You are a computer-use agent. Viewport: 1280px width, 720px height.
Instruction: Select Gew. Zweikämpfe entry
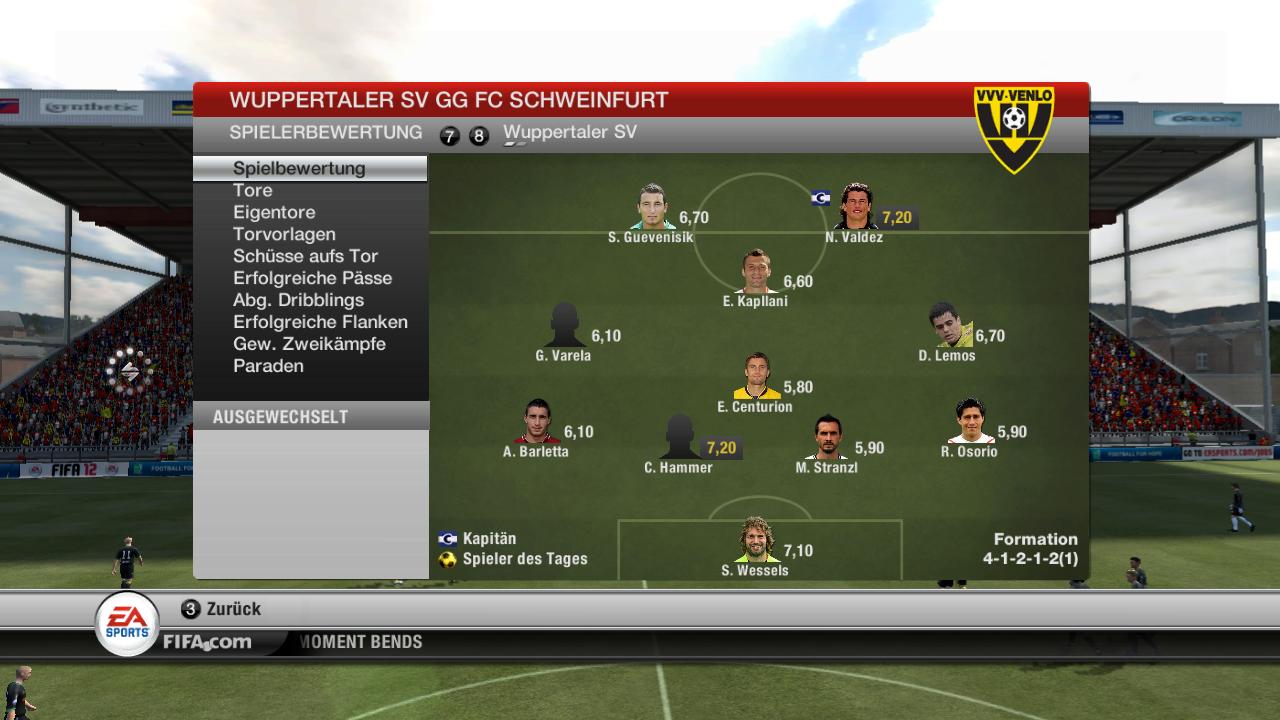click(x=309, y=344)
